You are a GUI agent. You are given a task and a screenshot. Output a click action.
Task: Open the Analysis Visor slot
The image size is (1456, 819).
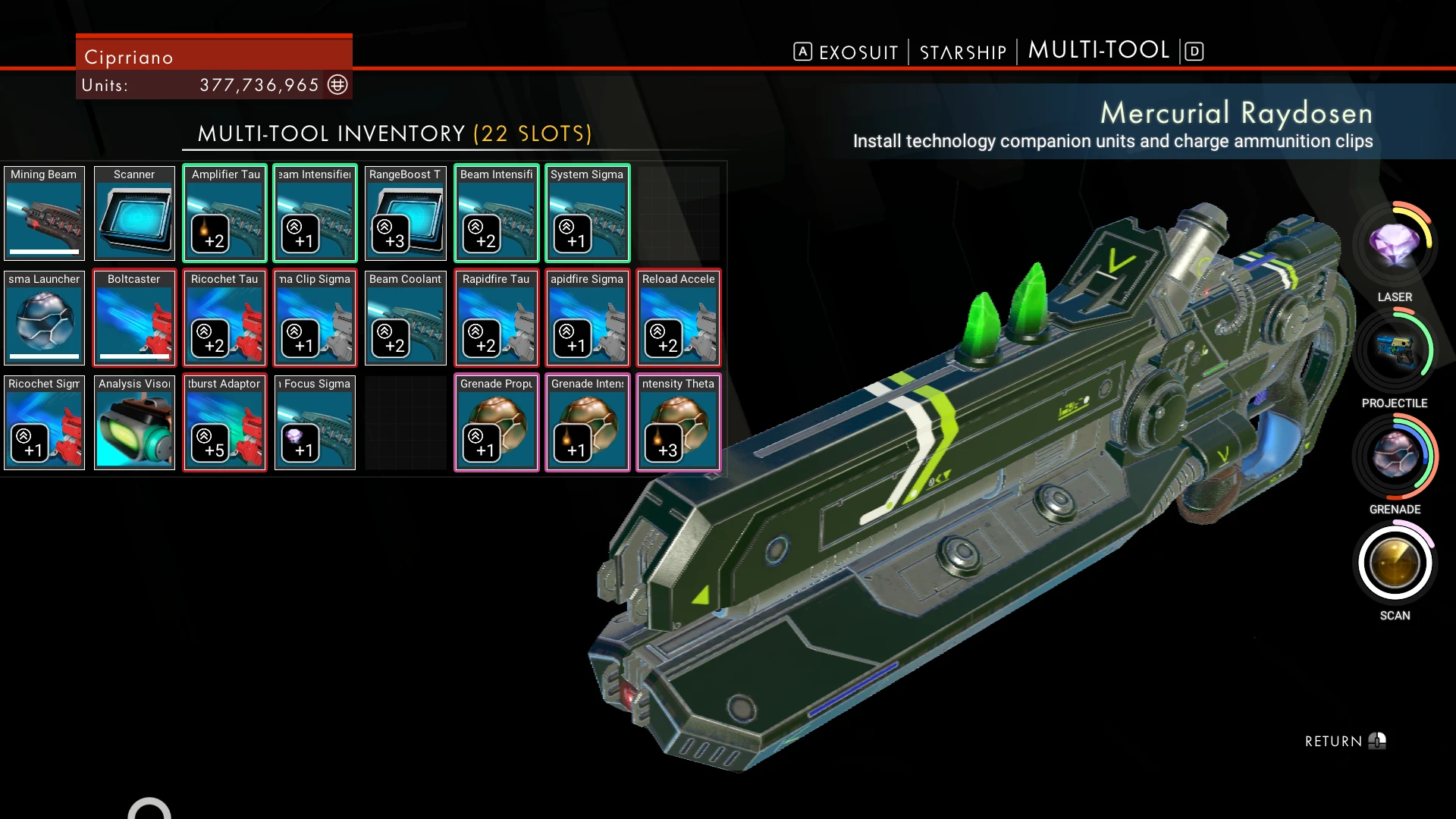tap(134, 422)
